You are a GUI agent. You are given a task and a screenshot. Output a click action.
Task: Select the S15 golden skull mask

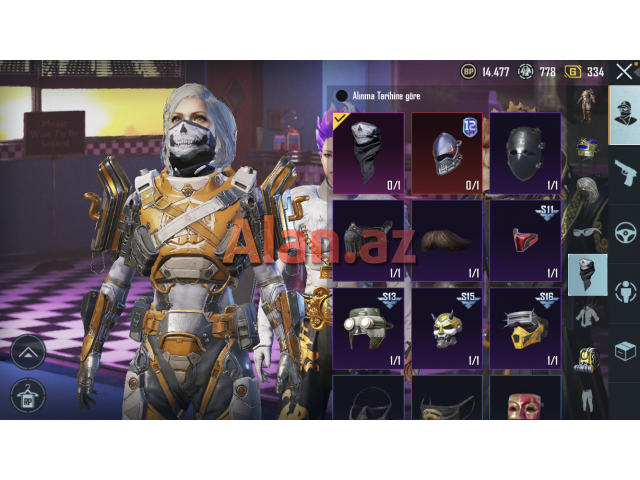tap(447, 329)
